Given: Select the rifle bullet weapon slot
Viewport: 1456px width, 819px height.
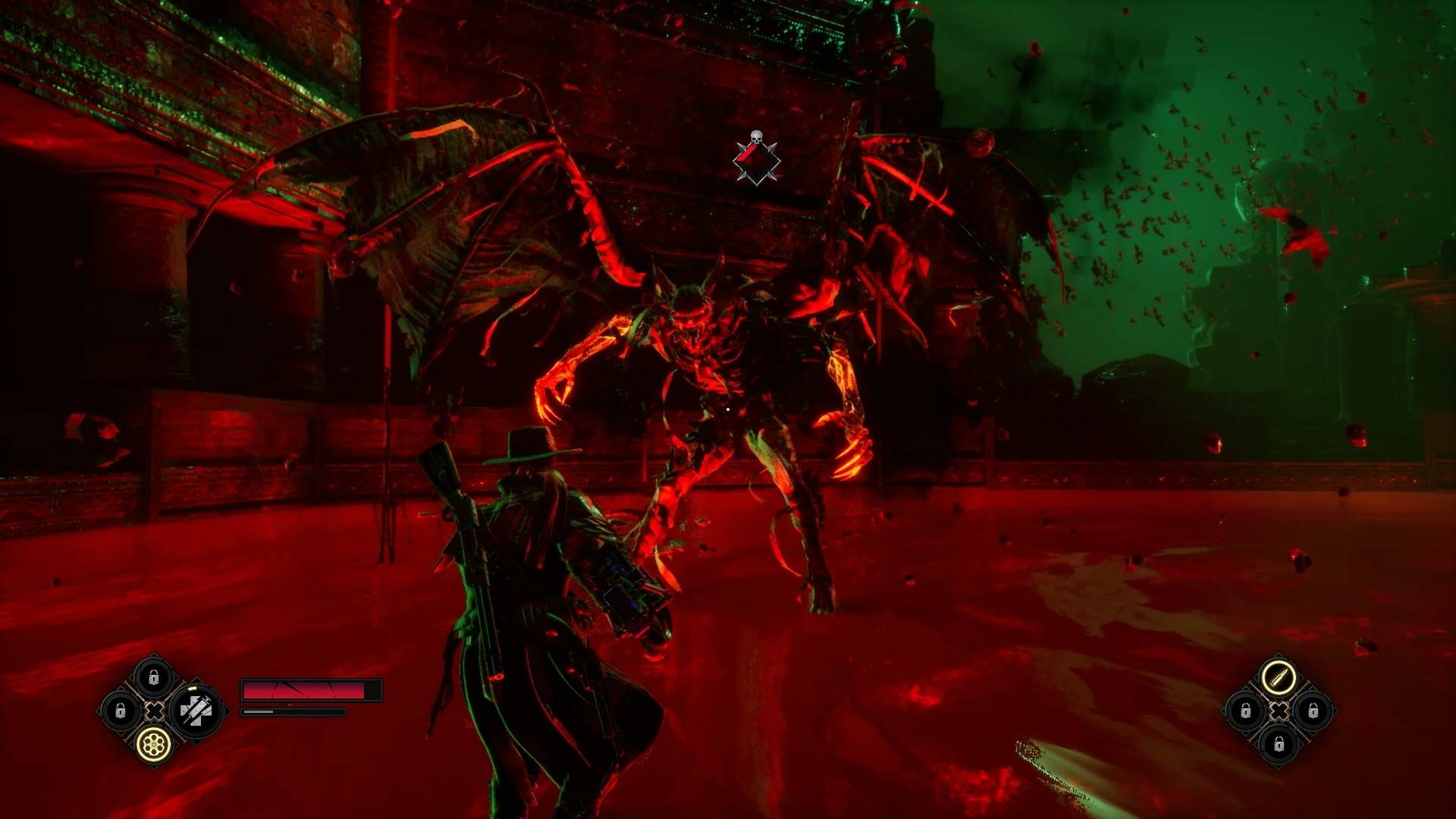Looking at the screenshot, I should tap(1279, 677).
